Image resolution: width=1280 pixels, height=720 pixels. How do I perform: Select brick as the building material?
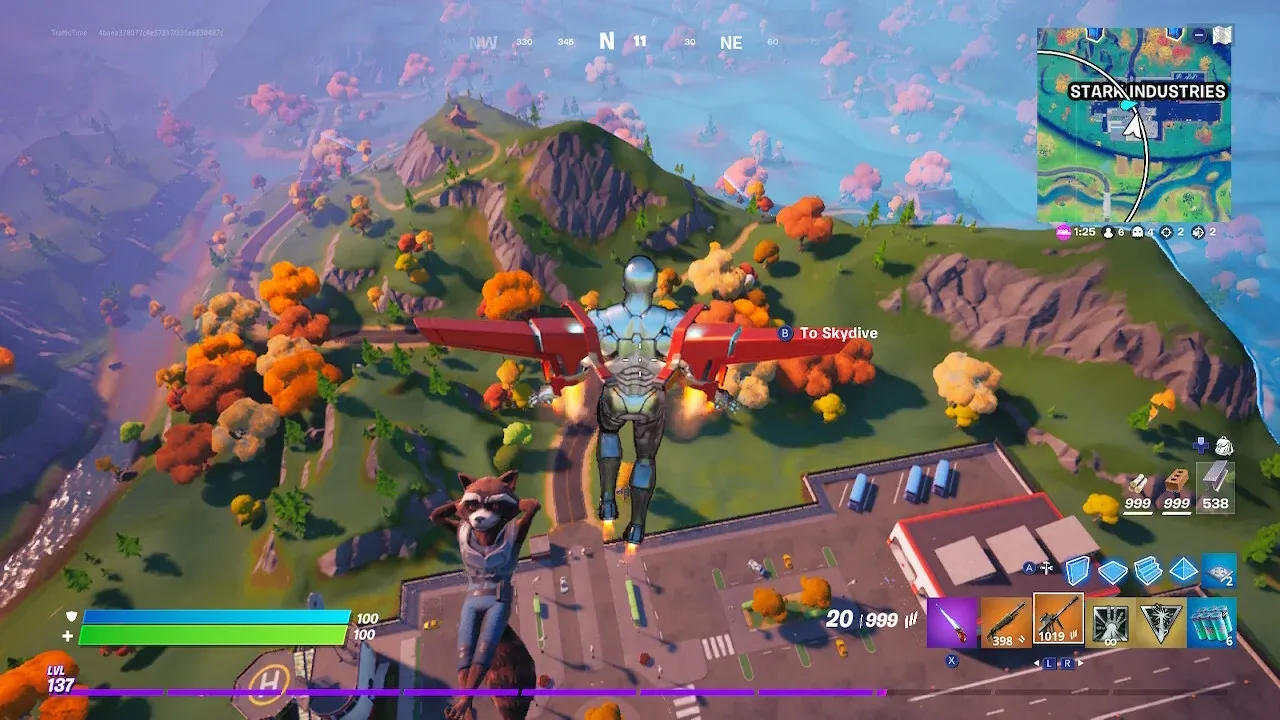pos(1176,487)
